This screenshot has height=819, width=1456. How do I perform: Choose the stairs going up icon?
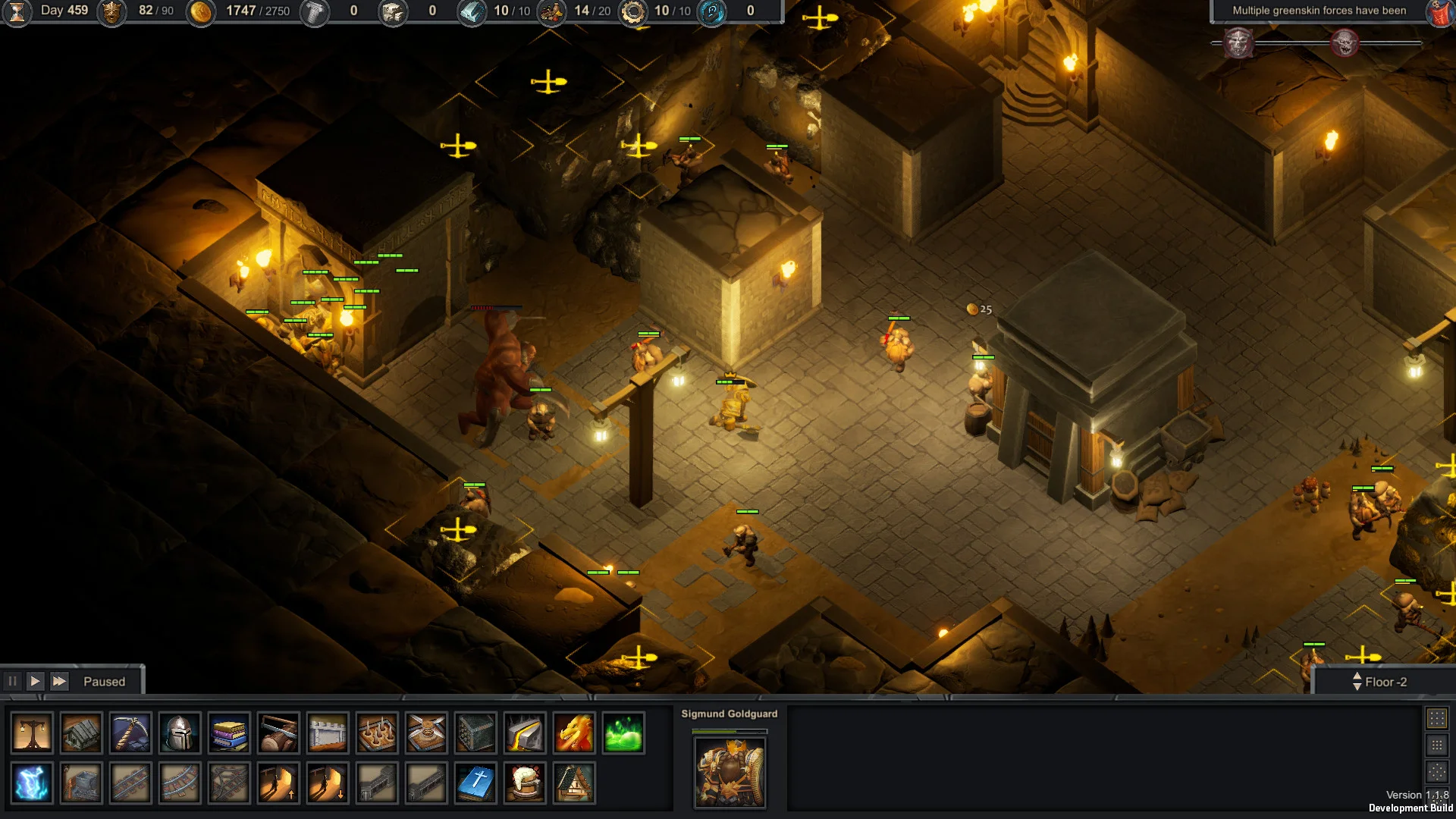coord(278,783)
